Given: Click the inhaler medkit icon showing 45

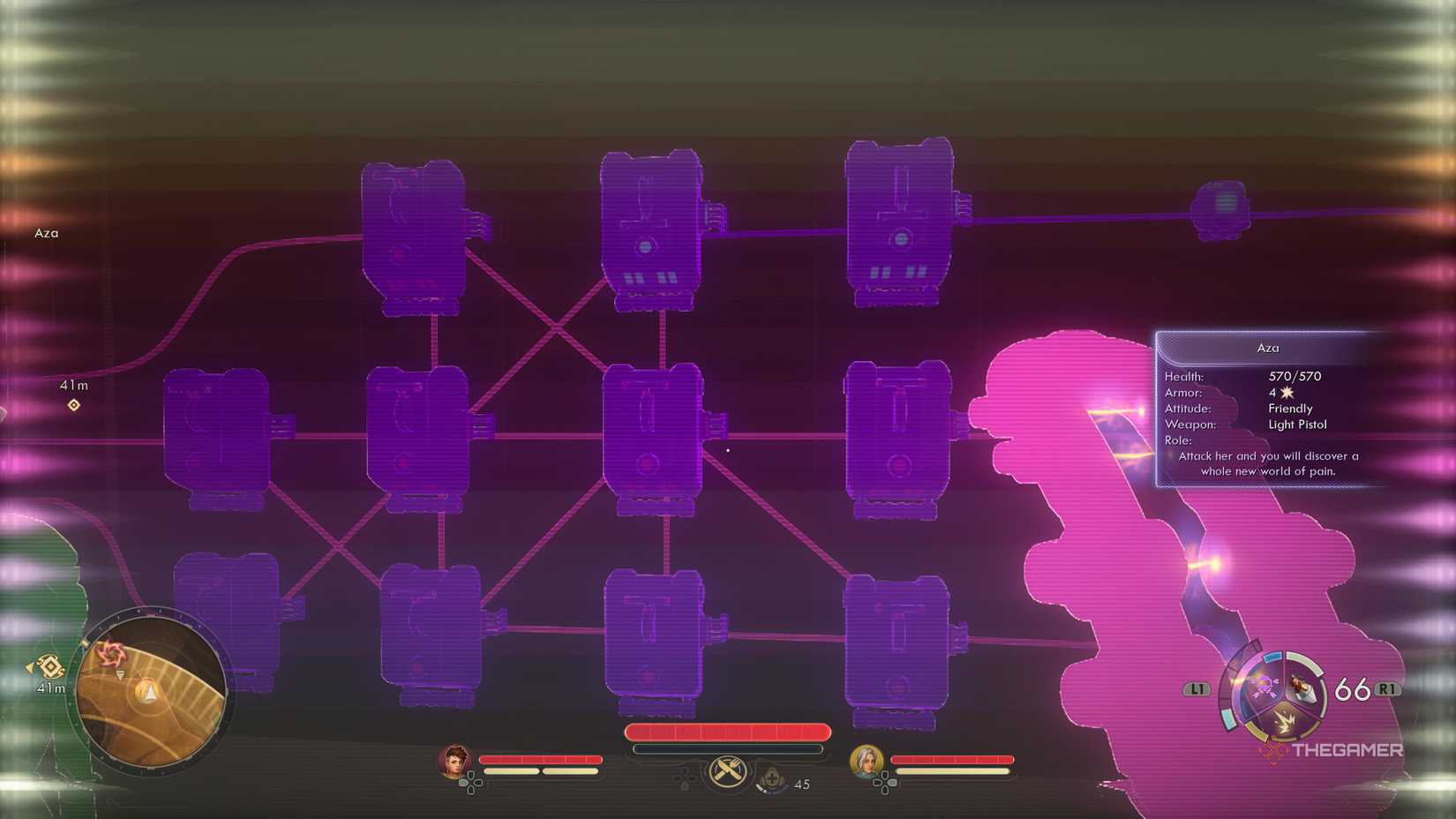Looking at the screenshot, I should click(772, 780).
